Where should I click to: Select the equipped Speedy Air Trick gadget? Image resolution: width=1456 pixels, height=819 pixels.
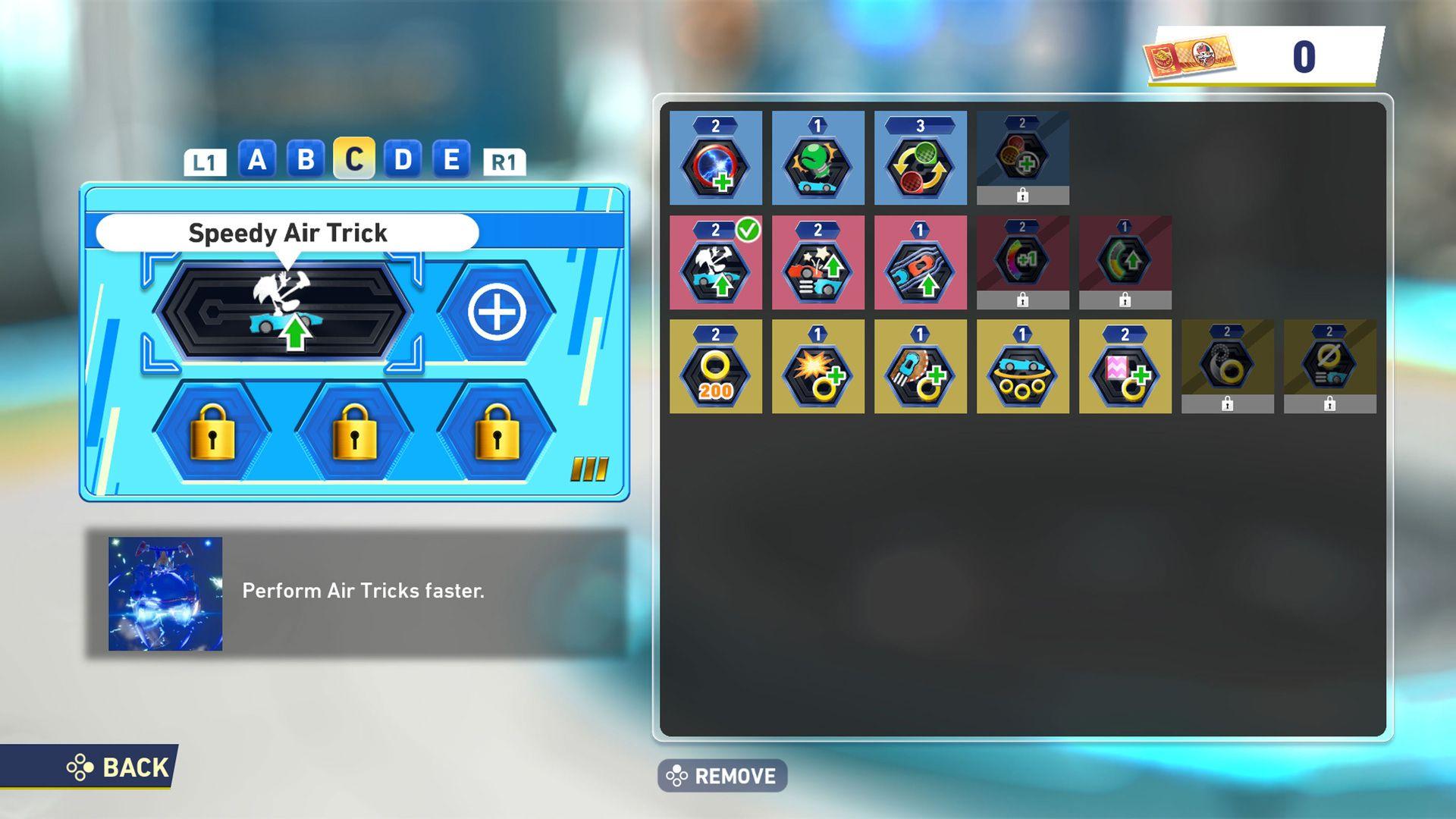coord(715,262)
